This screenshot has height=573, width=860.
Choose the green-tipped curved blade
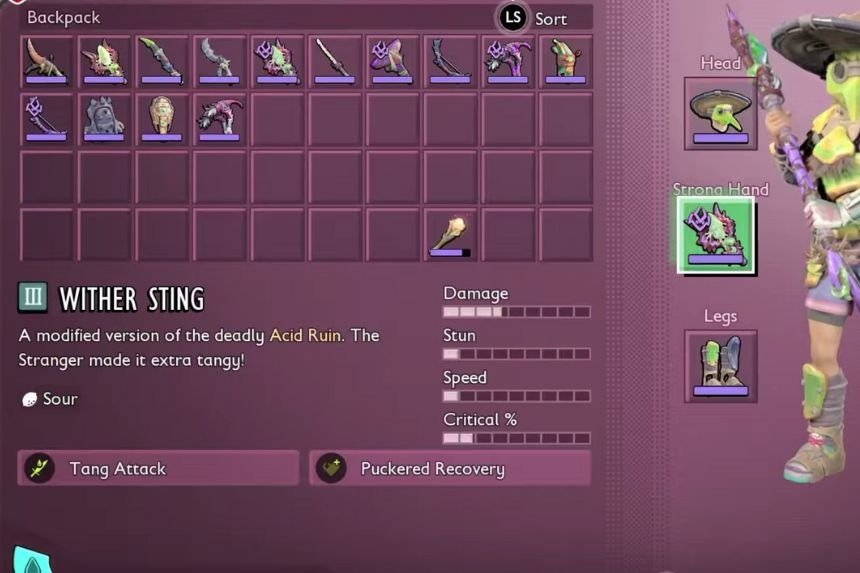coord(162,61)
